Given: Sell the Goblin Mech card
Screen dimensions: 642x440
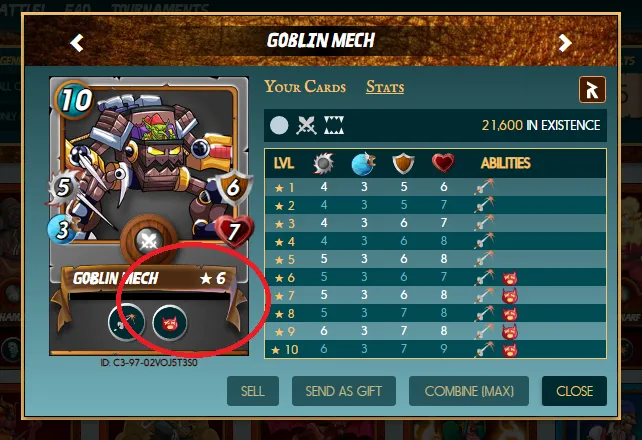Looking at the screenshot, I should pos(253,391).
